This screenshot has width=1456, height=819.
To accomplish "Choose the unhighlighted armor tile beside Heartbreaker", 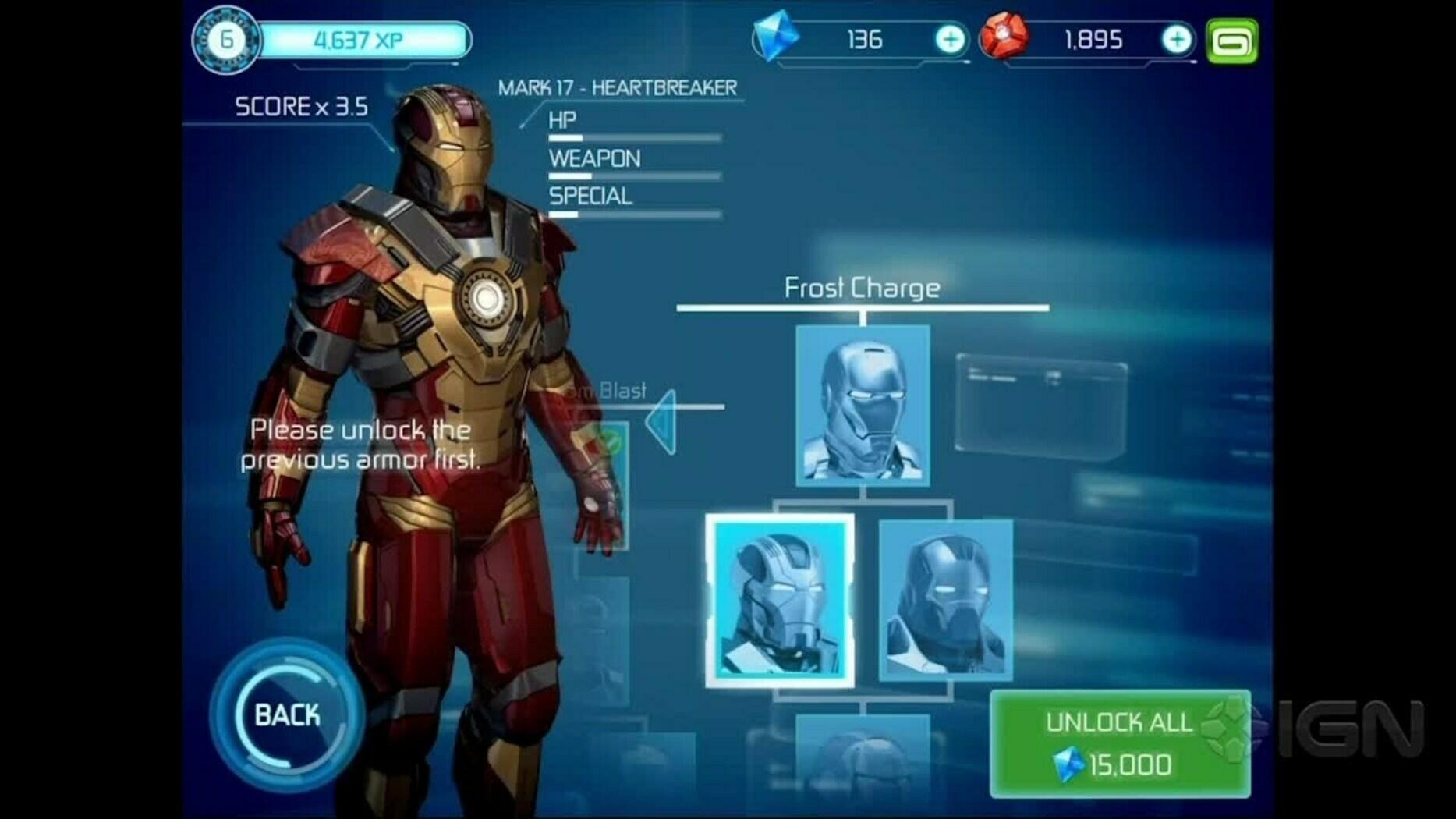I will (x=945, y=601).
